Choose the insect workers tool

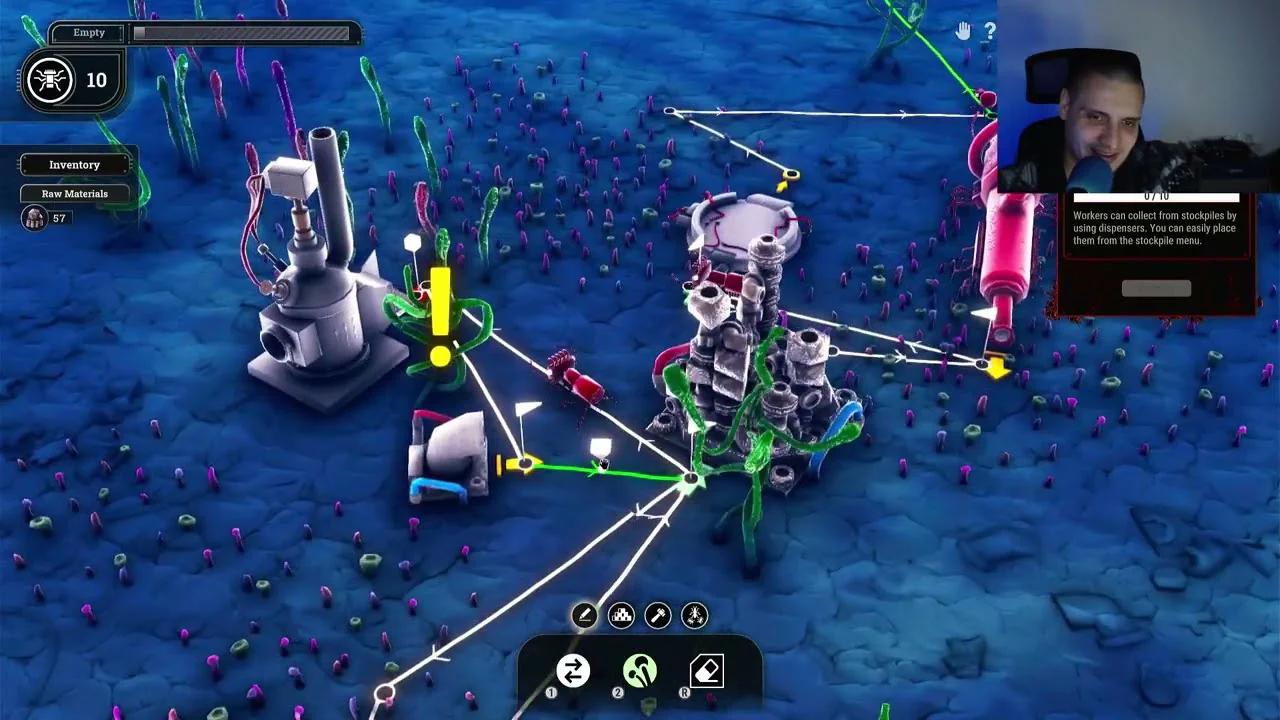tap(694, 615)
